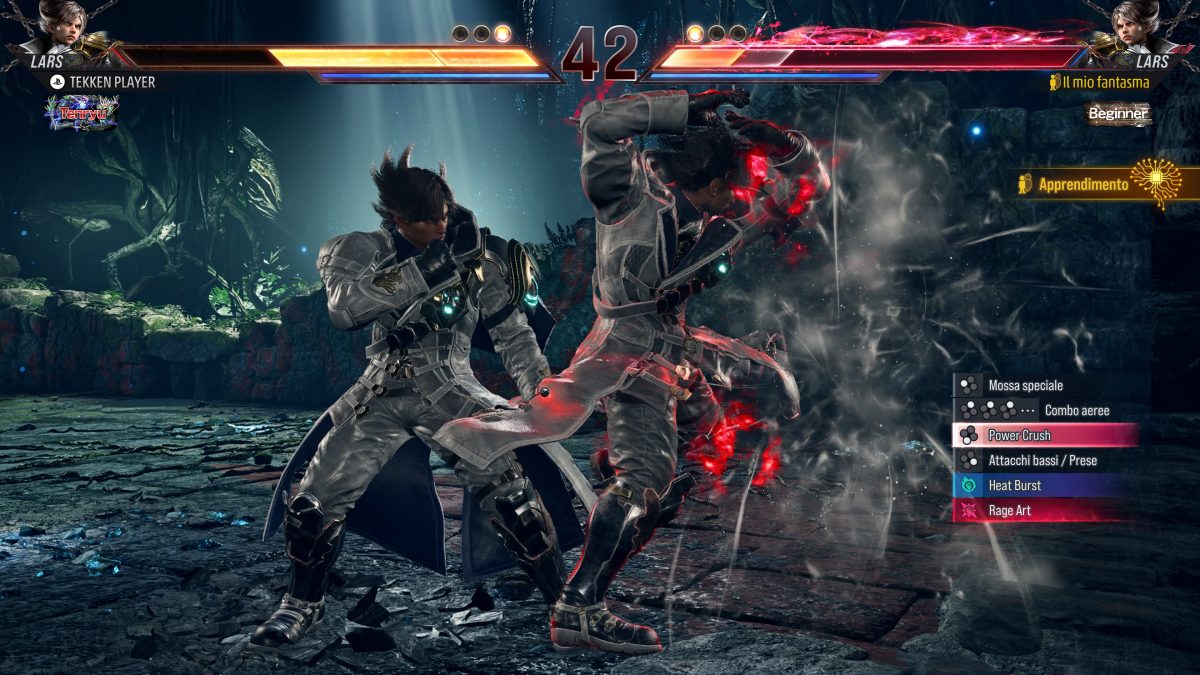Activate the Heat Burst entry
Image resolution: width=1200 pixels, height=675 pixels.
(x=1040, y=485)
